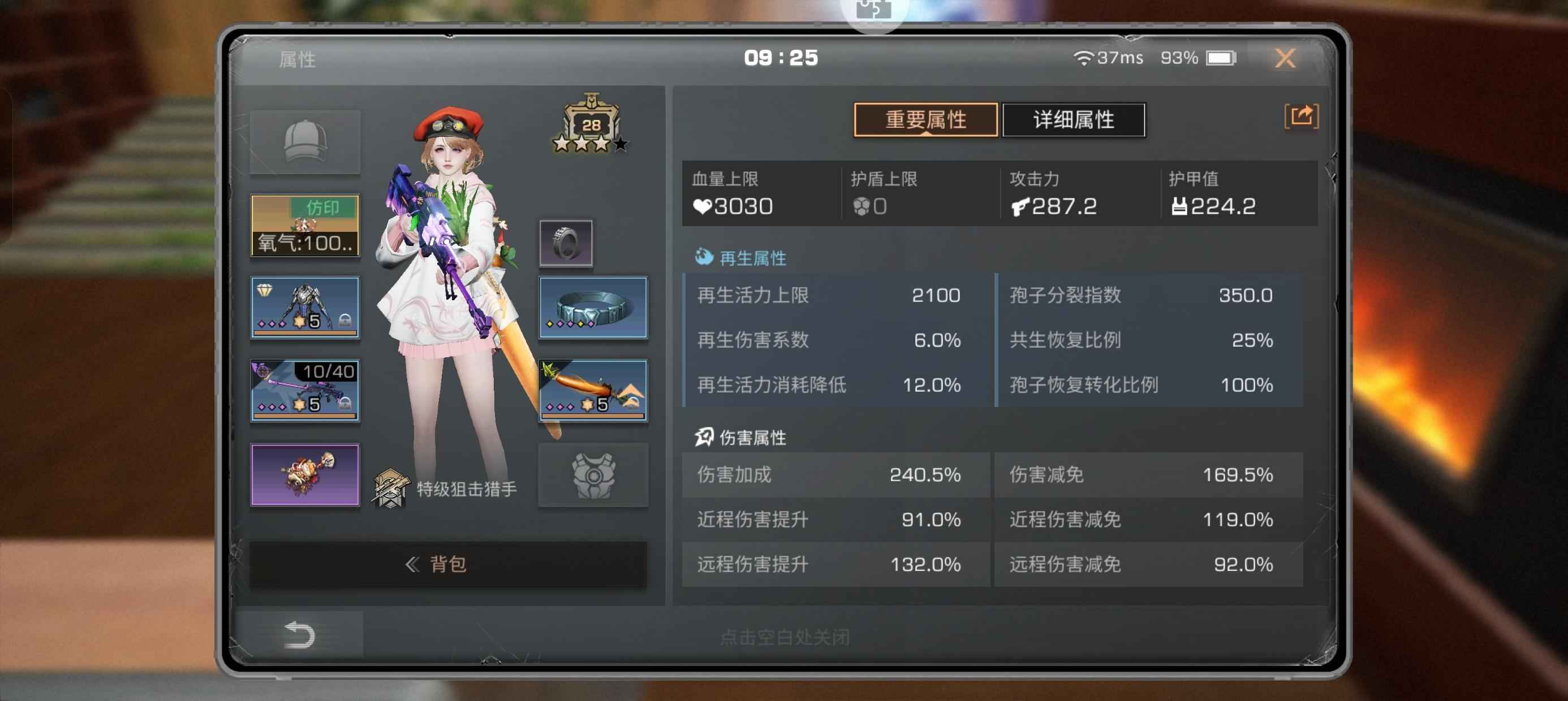Select the empty chest armor slot
This screenshot has width=1568, height=701.
click(593, 475)
